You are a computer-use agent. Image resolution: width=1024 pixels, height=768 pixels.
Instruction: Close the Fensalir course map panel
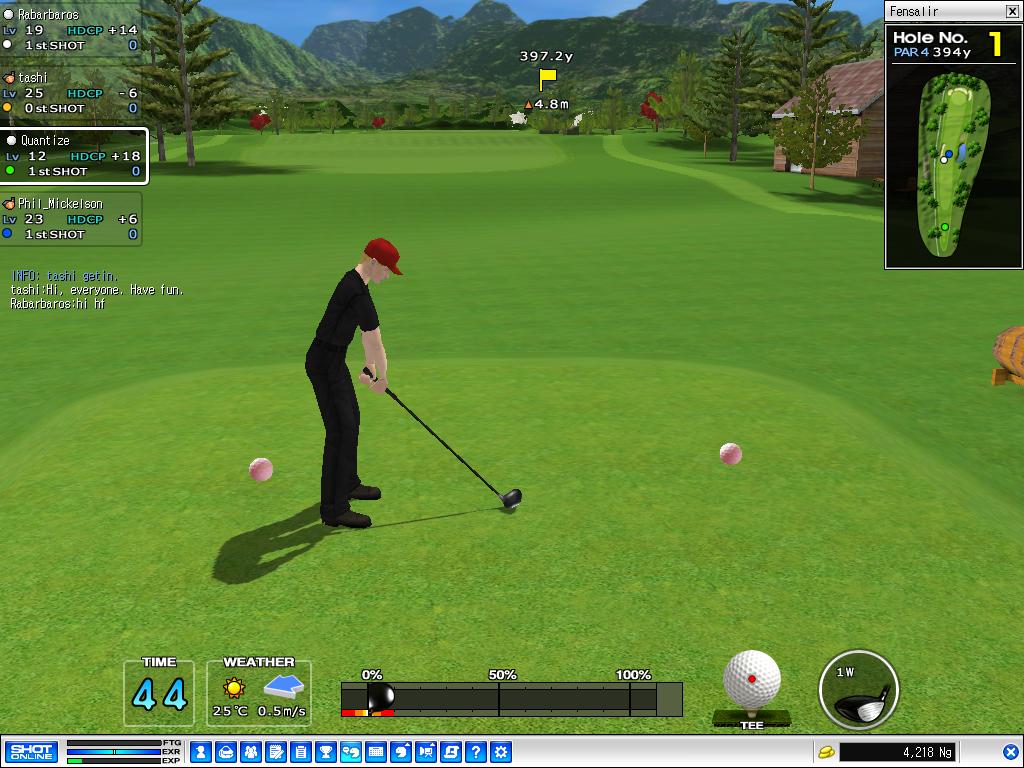coord(1012,12)
